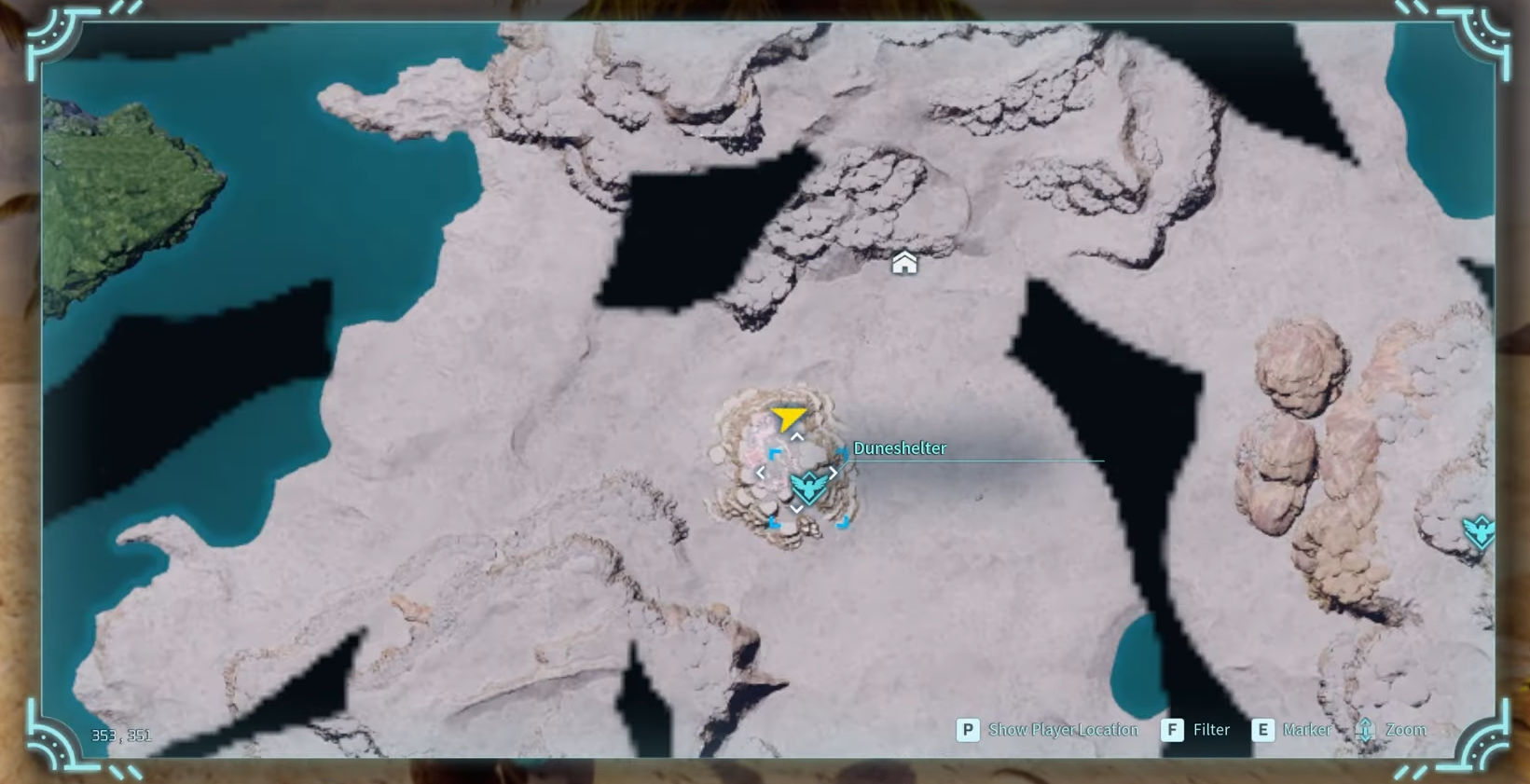This screenshot has height=784, width=1530.
Task: Select the Duneshelter location label
Action: tap(900, 448)
